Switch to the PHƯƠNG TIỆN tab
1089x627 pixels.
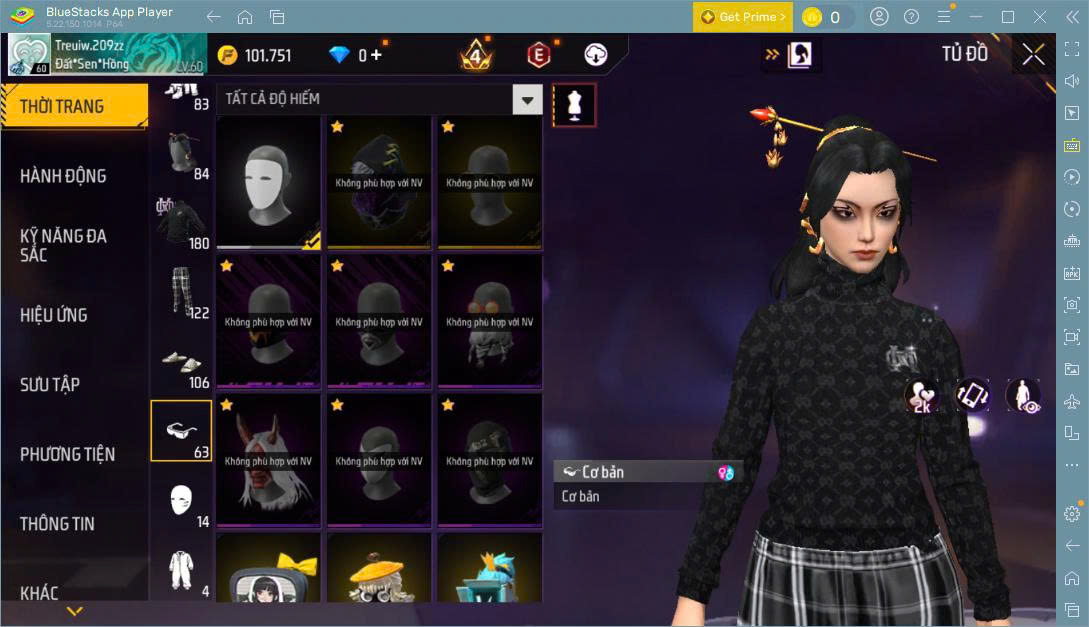pos(67,454)
